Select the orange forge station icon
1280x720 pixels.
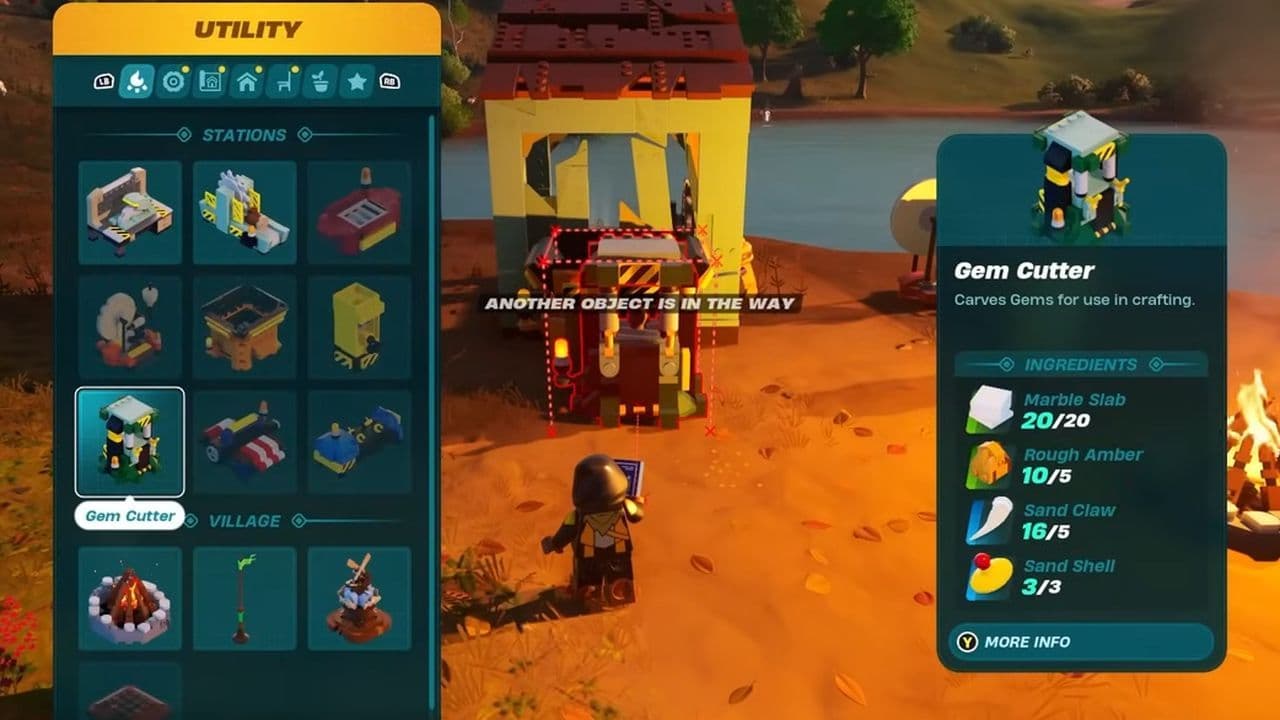(245, 325)
